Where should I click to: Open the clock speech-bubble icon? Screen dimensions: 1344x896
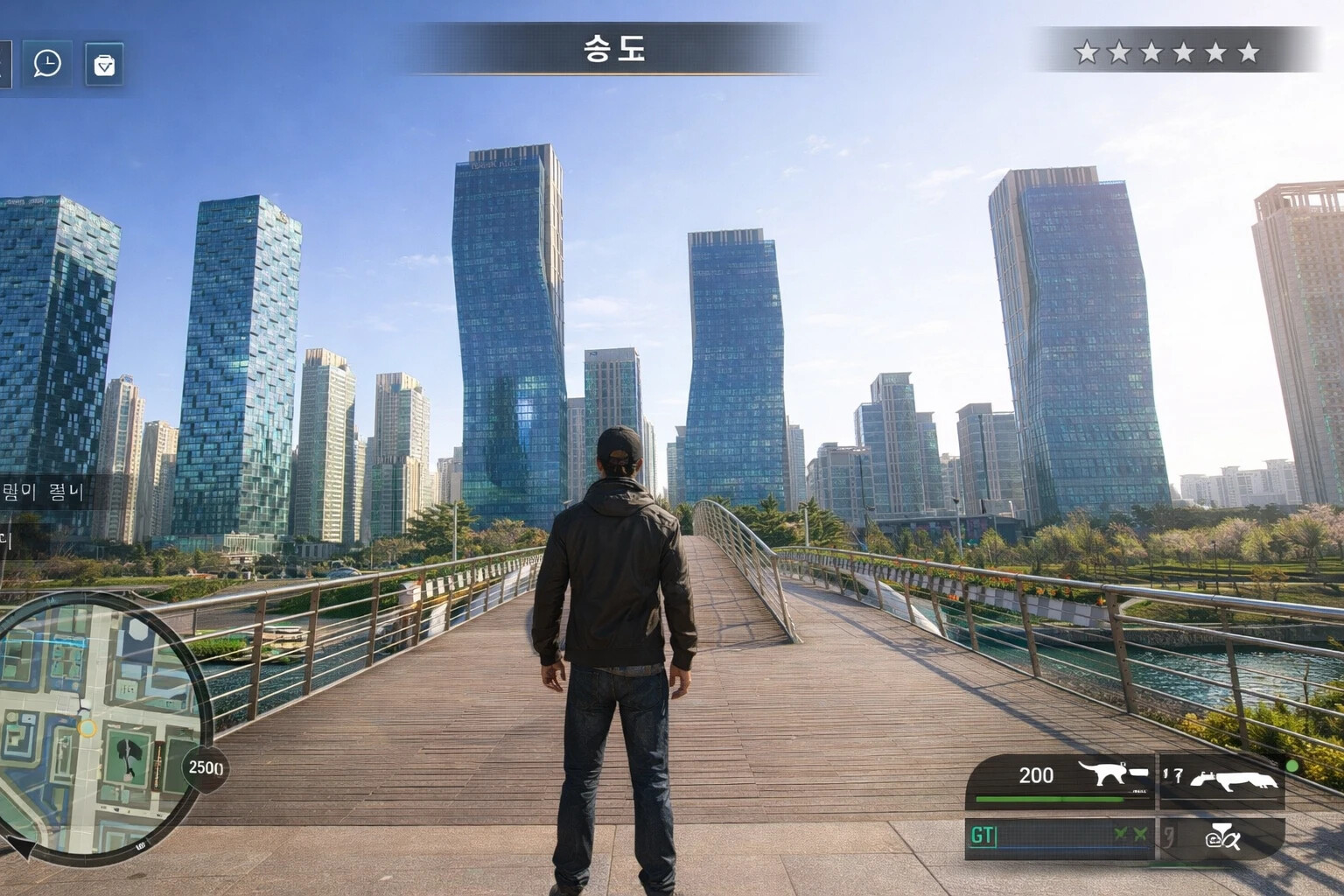click(x=47, y=63)
